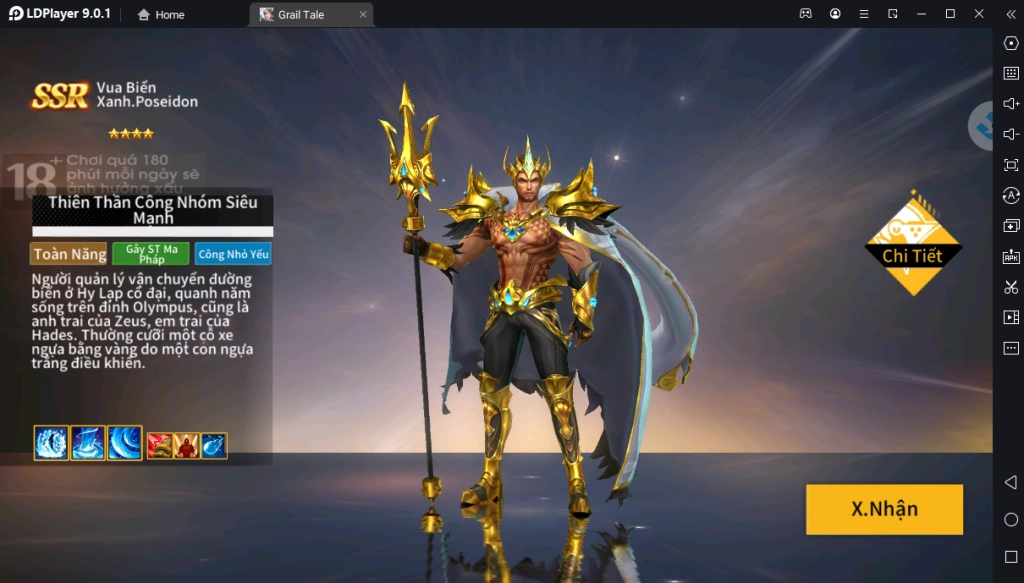The image size is (1024, 583).
Task: Select the Toàn Năng tag
Action: (69, 254)
